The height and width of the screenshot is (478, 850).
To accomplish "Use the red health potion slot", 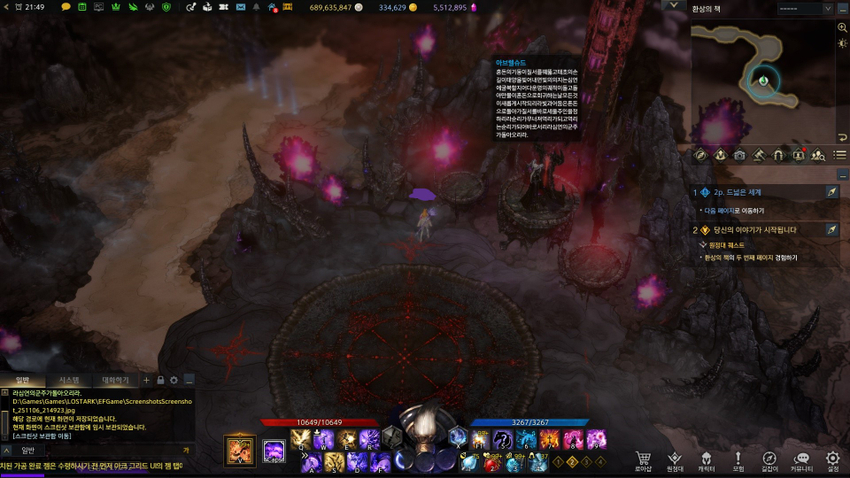I will pyautogui.click(x=492, y=463).
